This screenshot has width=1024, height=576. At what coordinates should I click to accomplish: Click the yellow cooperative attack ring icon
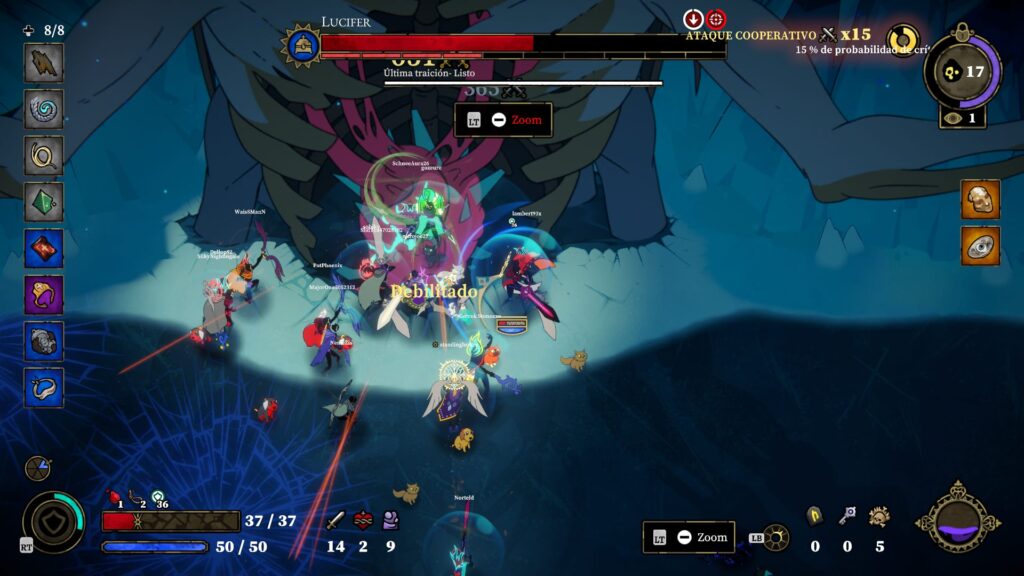coord(903,40)
